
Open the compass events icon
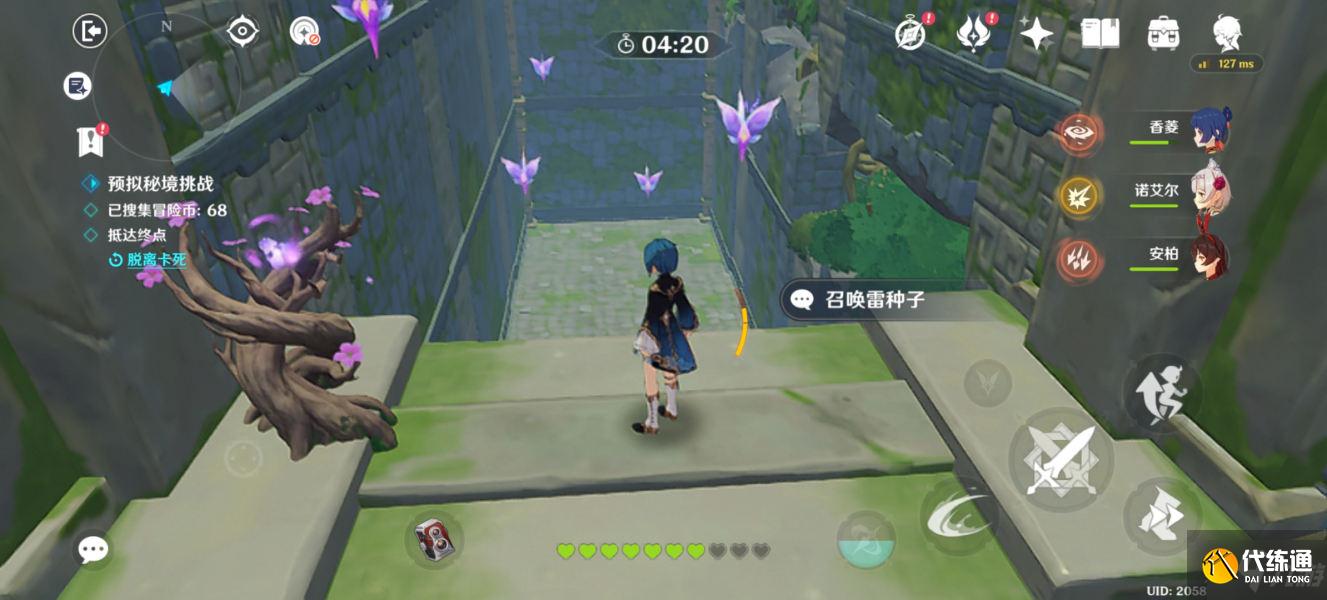(x=910, y=33)
